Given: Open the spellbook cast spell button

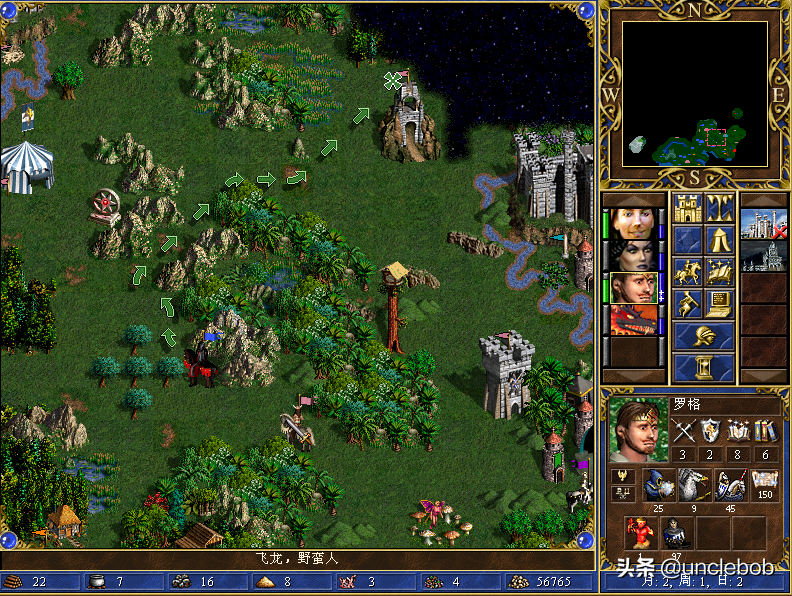Looking at the screenshot, I should point(720,272).
